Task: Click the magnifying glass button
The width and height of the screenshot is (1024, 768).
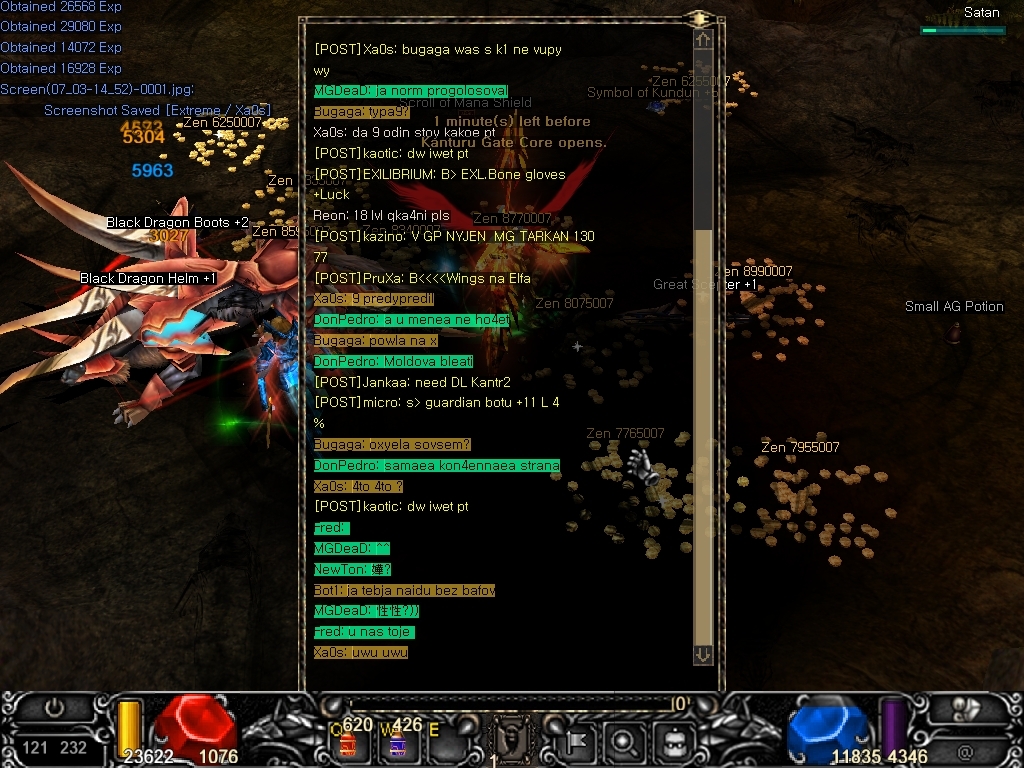Action: point(622,742)
